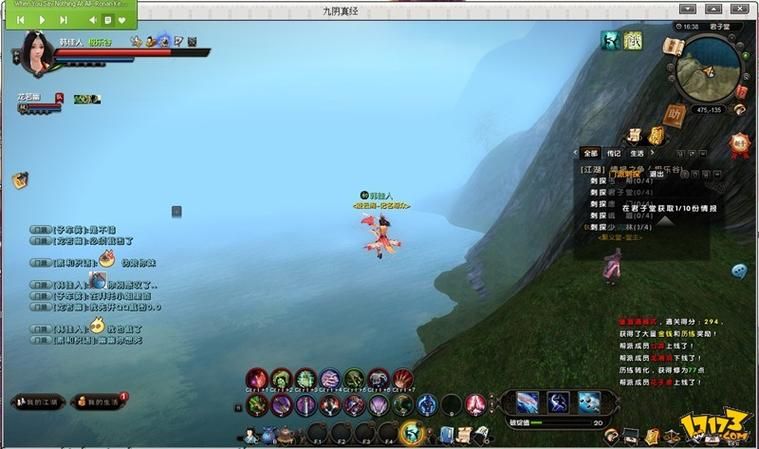Screen dimensions: 759x449
Task: Activate the glowing highlighted skill on bottom bar
Action: tap(412, 432)
